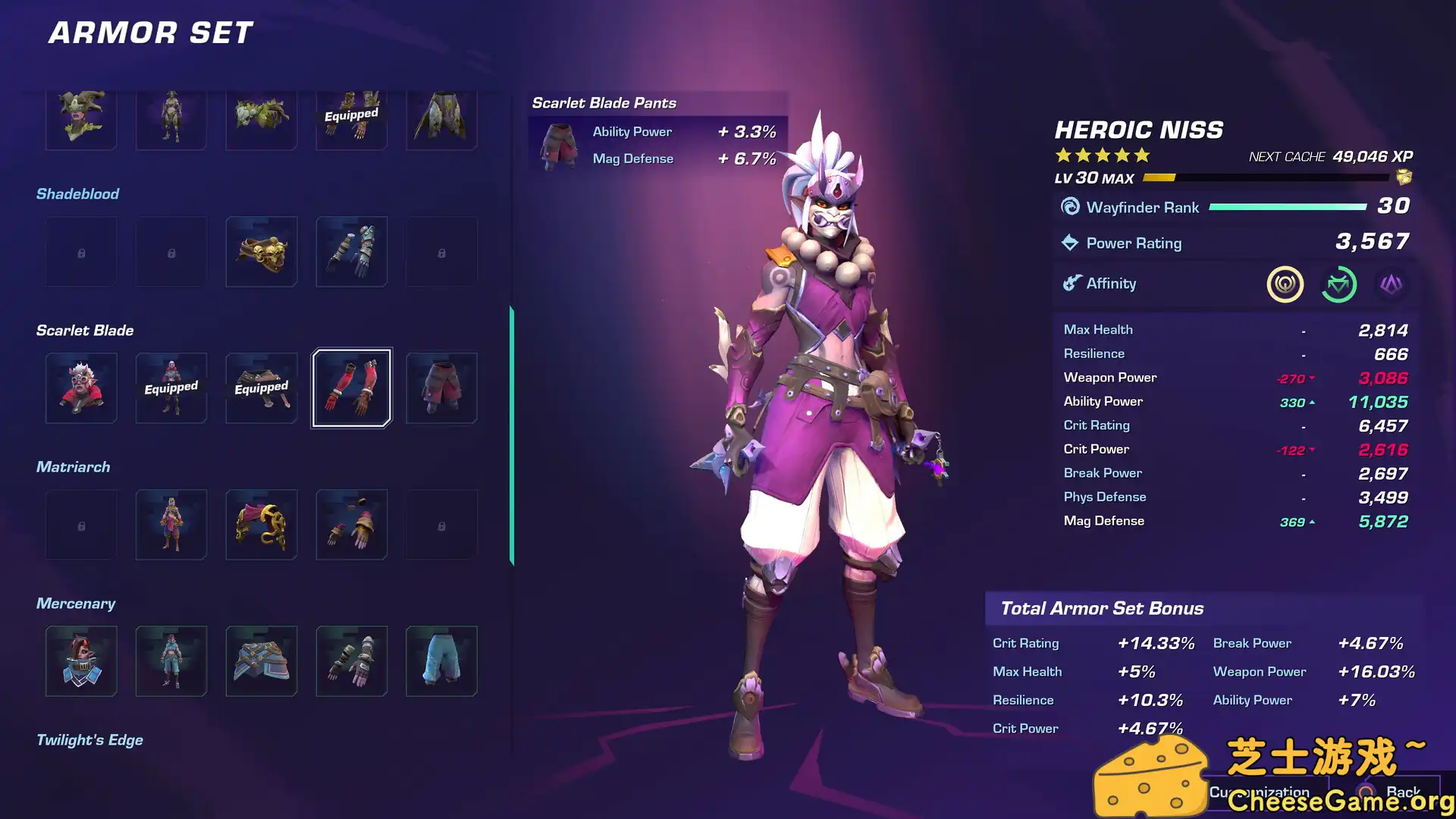Select the green Affinity icon
The height and width of the screenshot is (819, 1456).
click(1338, 285)
